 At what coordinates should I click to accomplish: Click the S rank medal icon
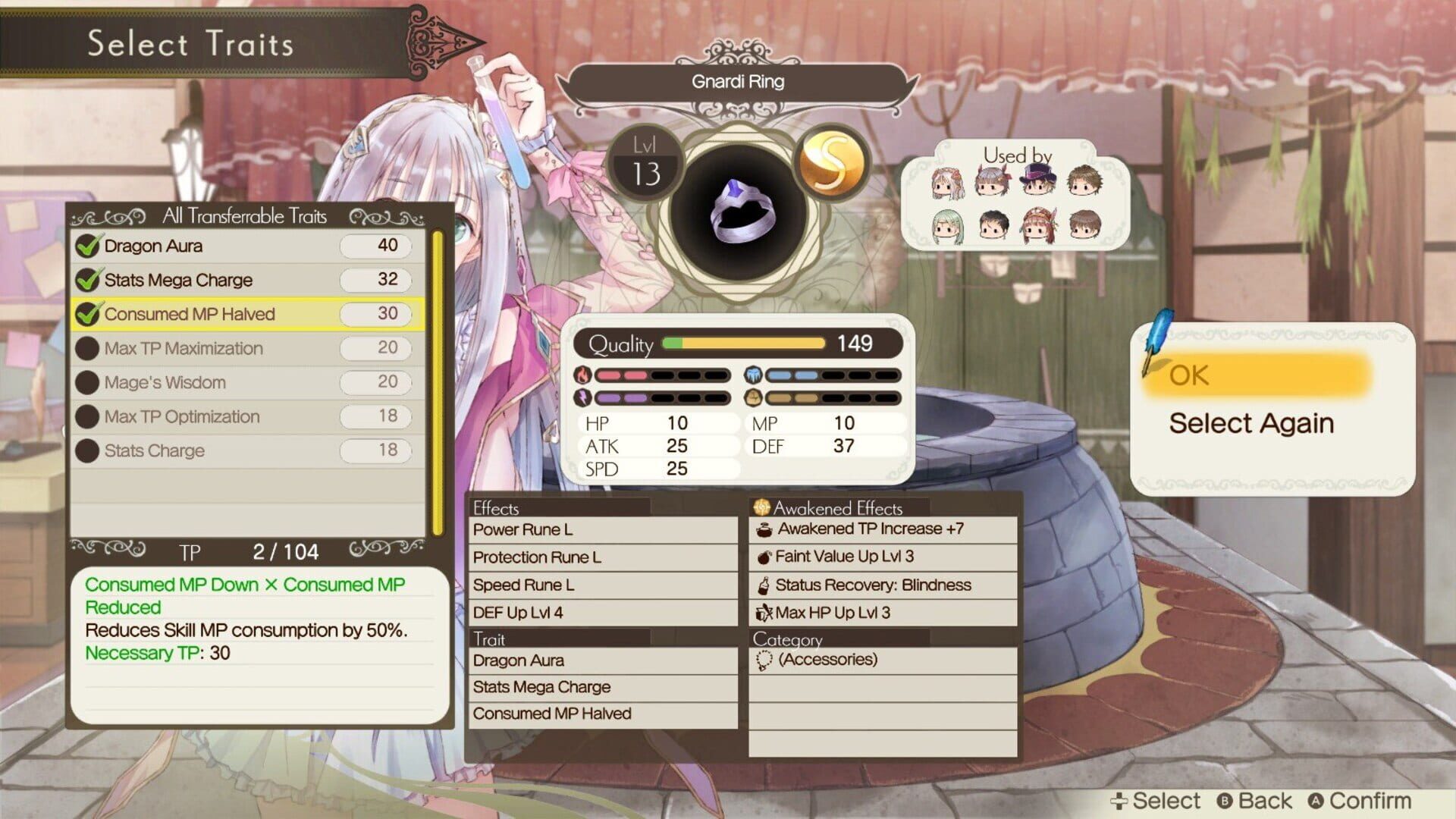click(831, 163)
